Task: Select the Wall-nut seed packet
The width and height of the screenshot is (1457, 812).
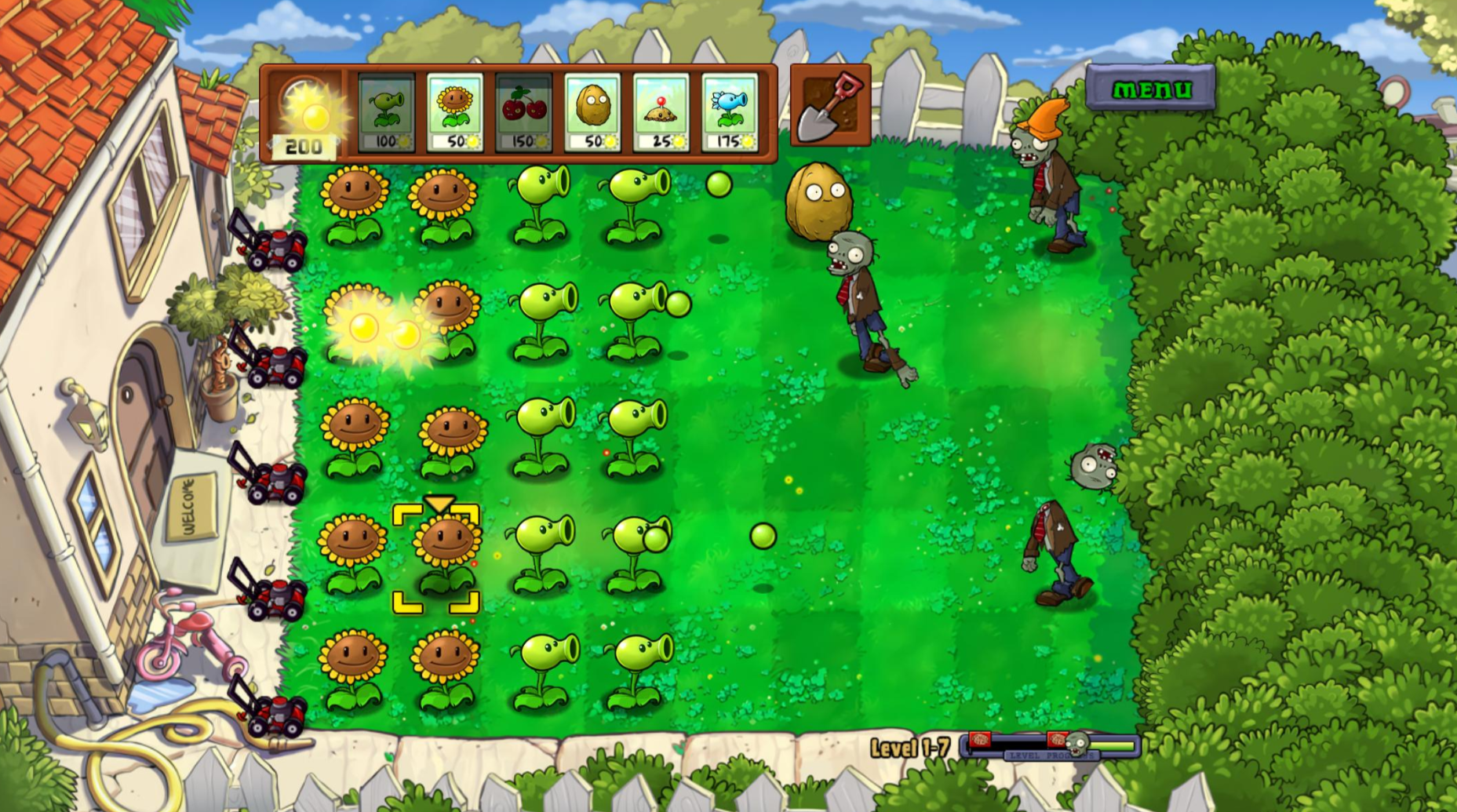Action: pos(592,112)
